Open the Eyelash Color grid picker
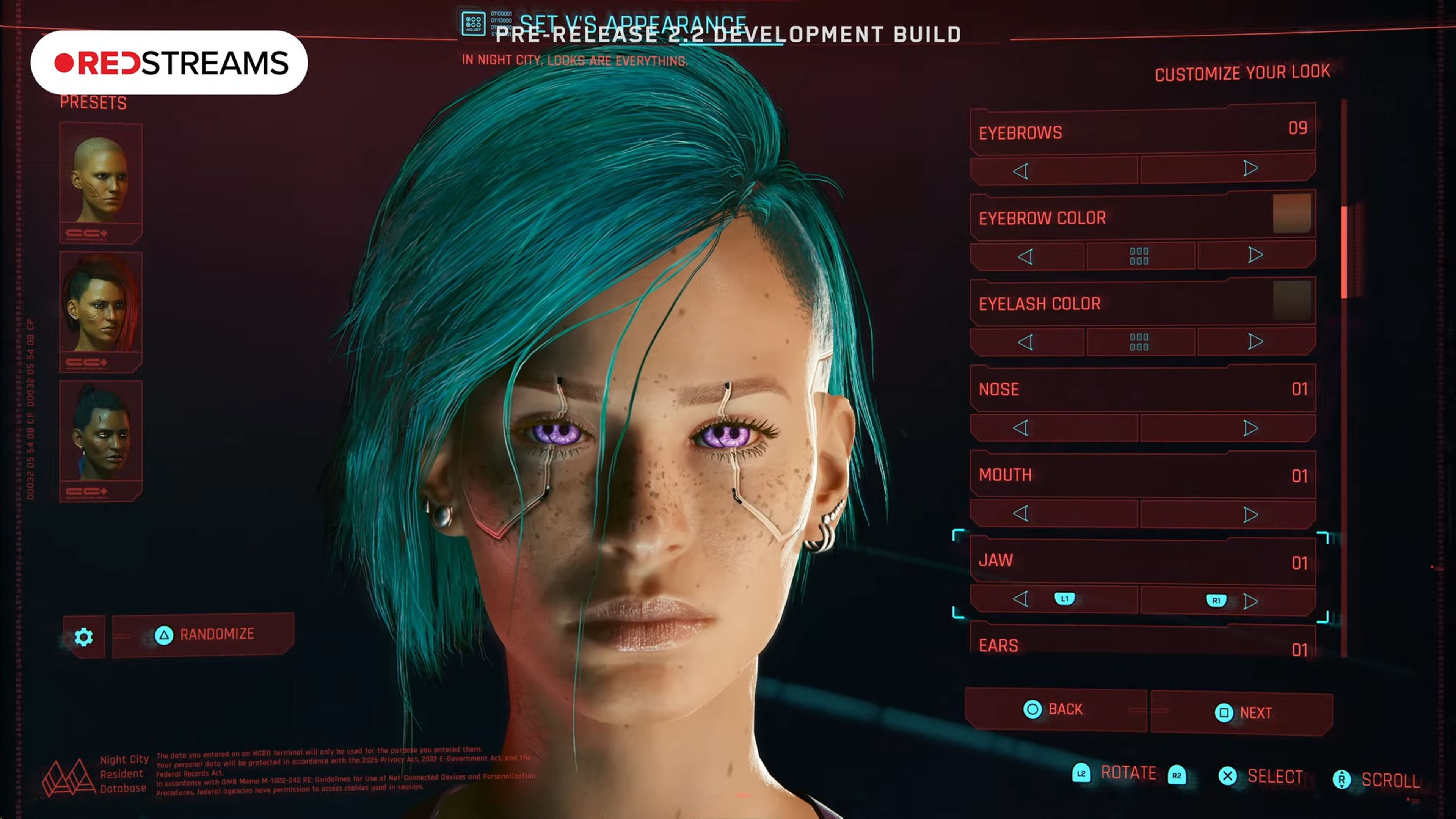This screenshot has width=1456, height=819. tap(1139, 342)
